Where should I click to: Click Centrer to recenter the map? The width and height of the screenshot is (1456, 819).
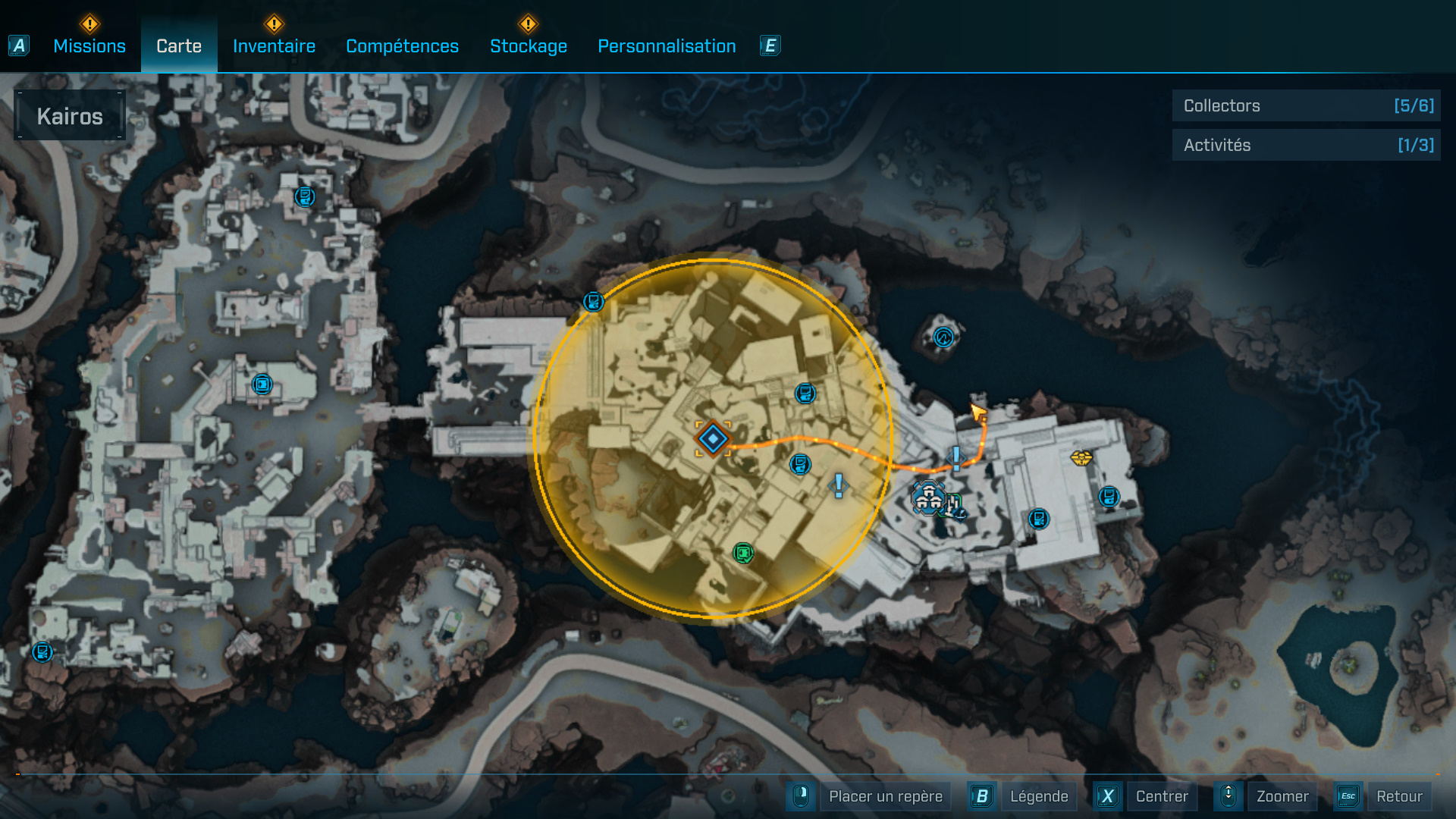[x=1161, y=796]
